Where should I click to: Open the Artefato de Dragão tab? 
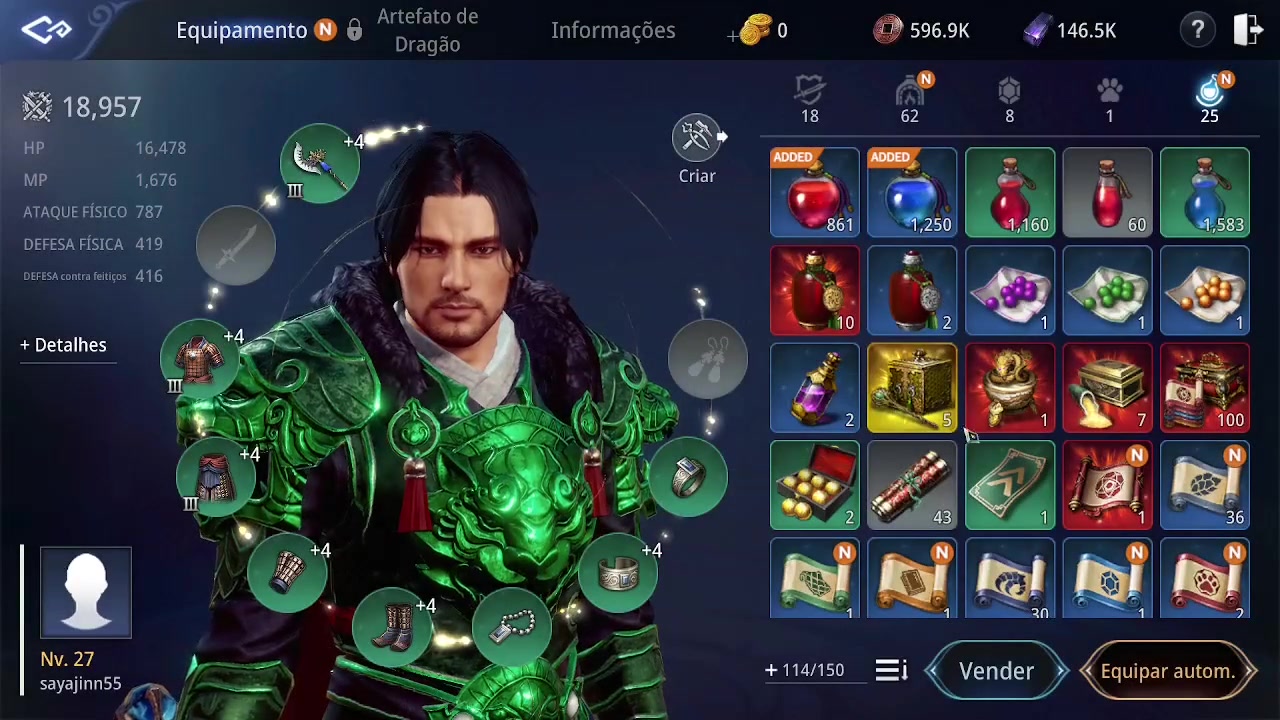click(427, 30)
